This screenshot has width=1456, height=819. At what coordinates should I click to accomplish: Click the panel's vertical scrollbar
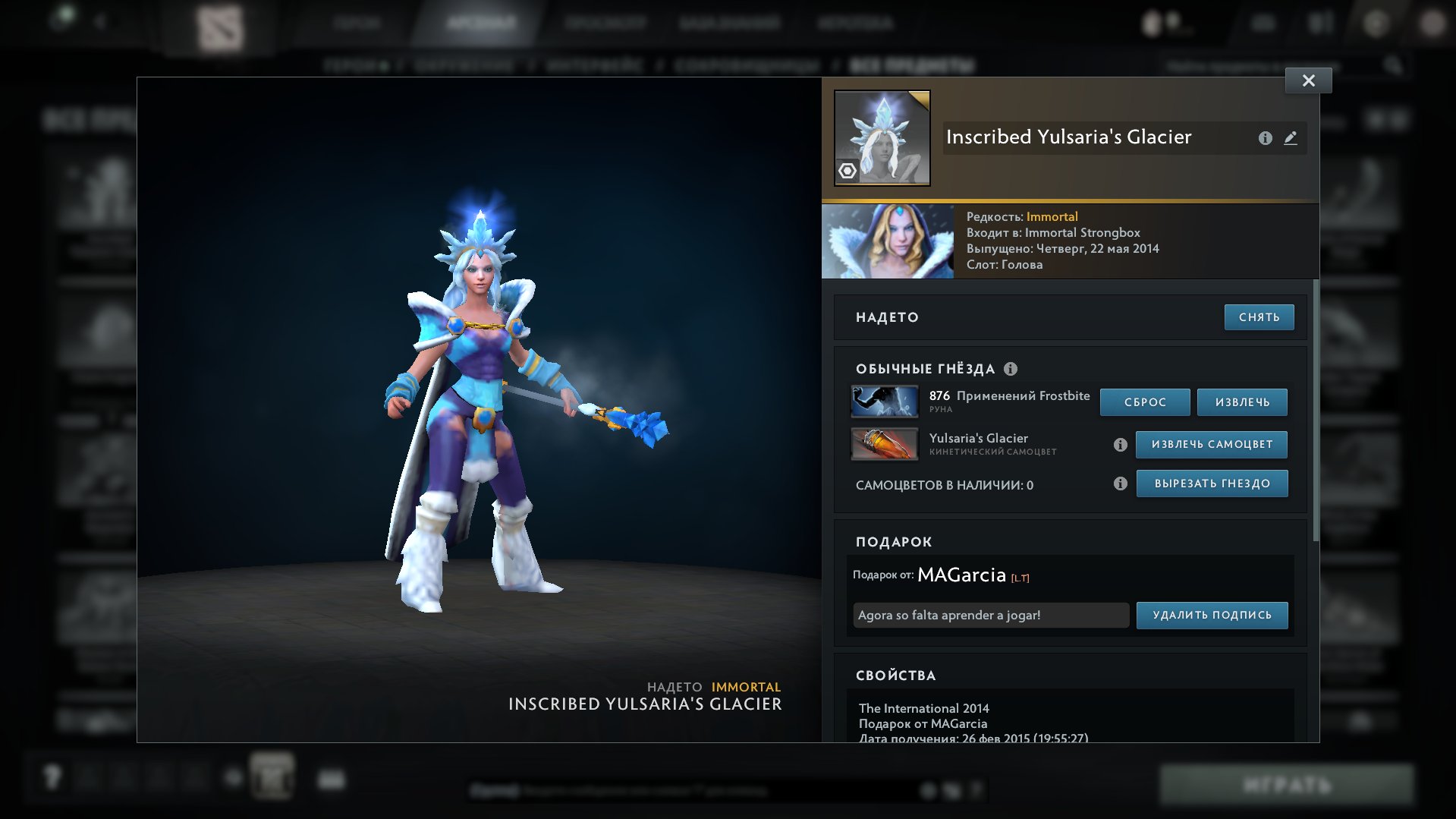coord(1316,410)
